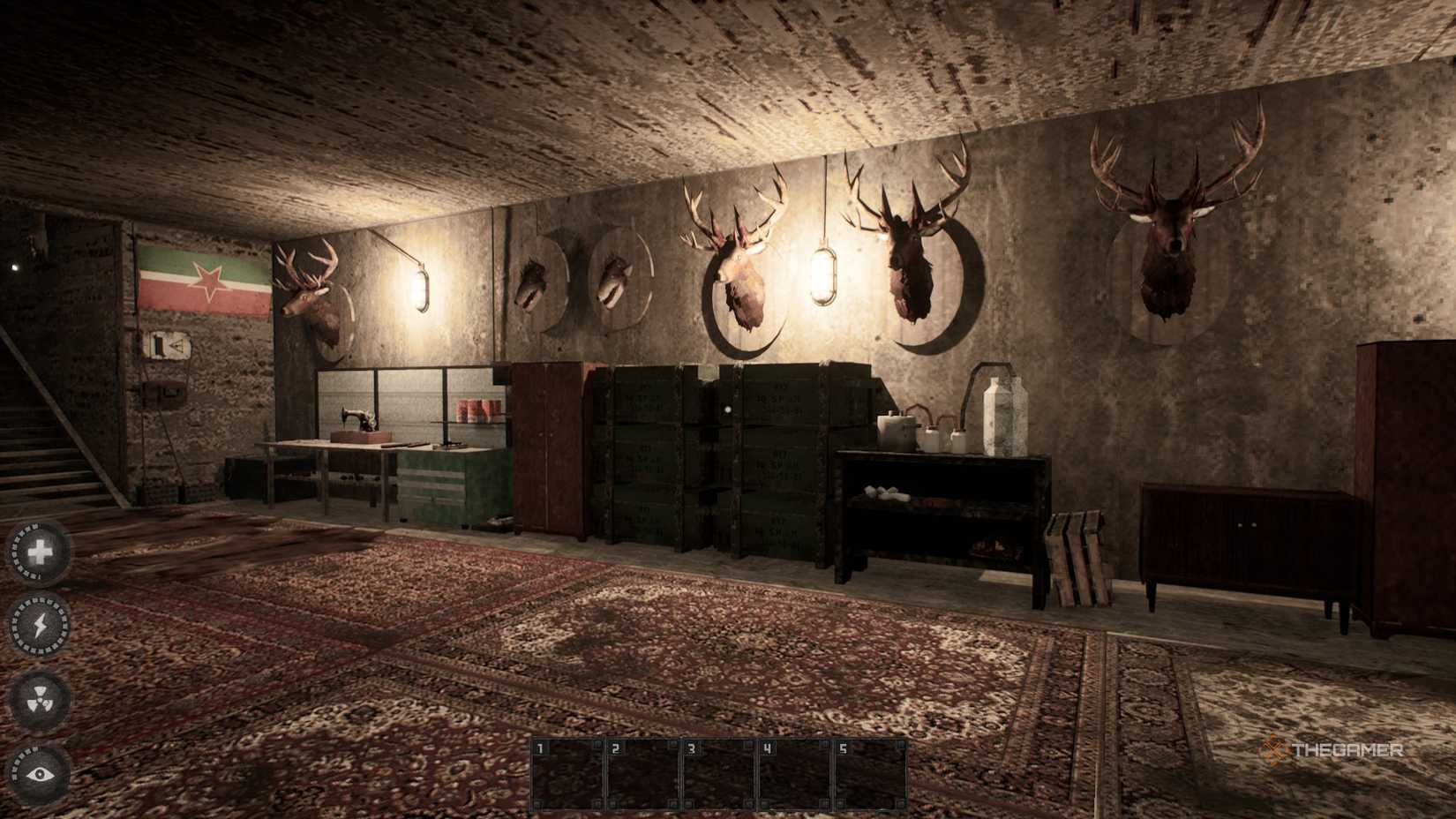
Task: Click the lightning stamina icon
Action: tap(39, 625)
